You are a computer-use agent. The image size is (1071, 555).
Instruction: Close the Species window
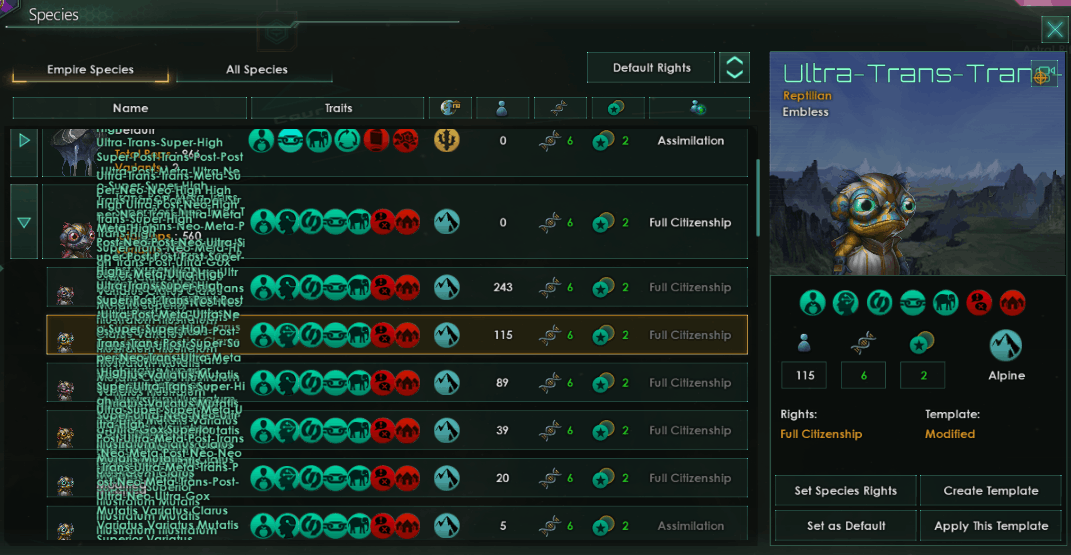coord(1054,29)
